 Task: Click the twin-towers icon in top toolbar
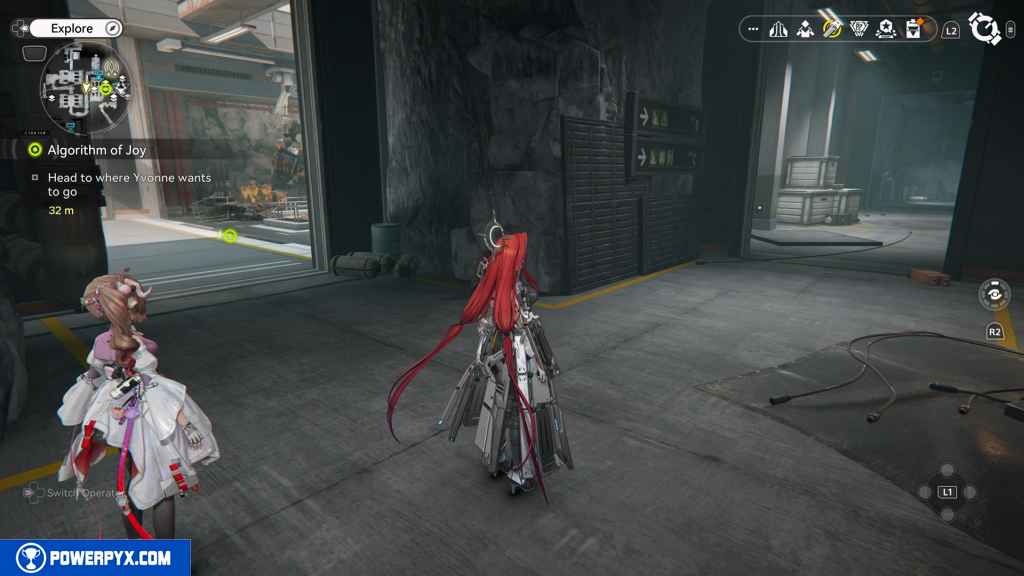pos(779,29)
